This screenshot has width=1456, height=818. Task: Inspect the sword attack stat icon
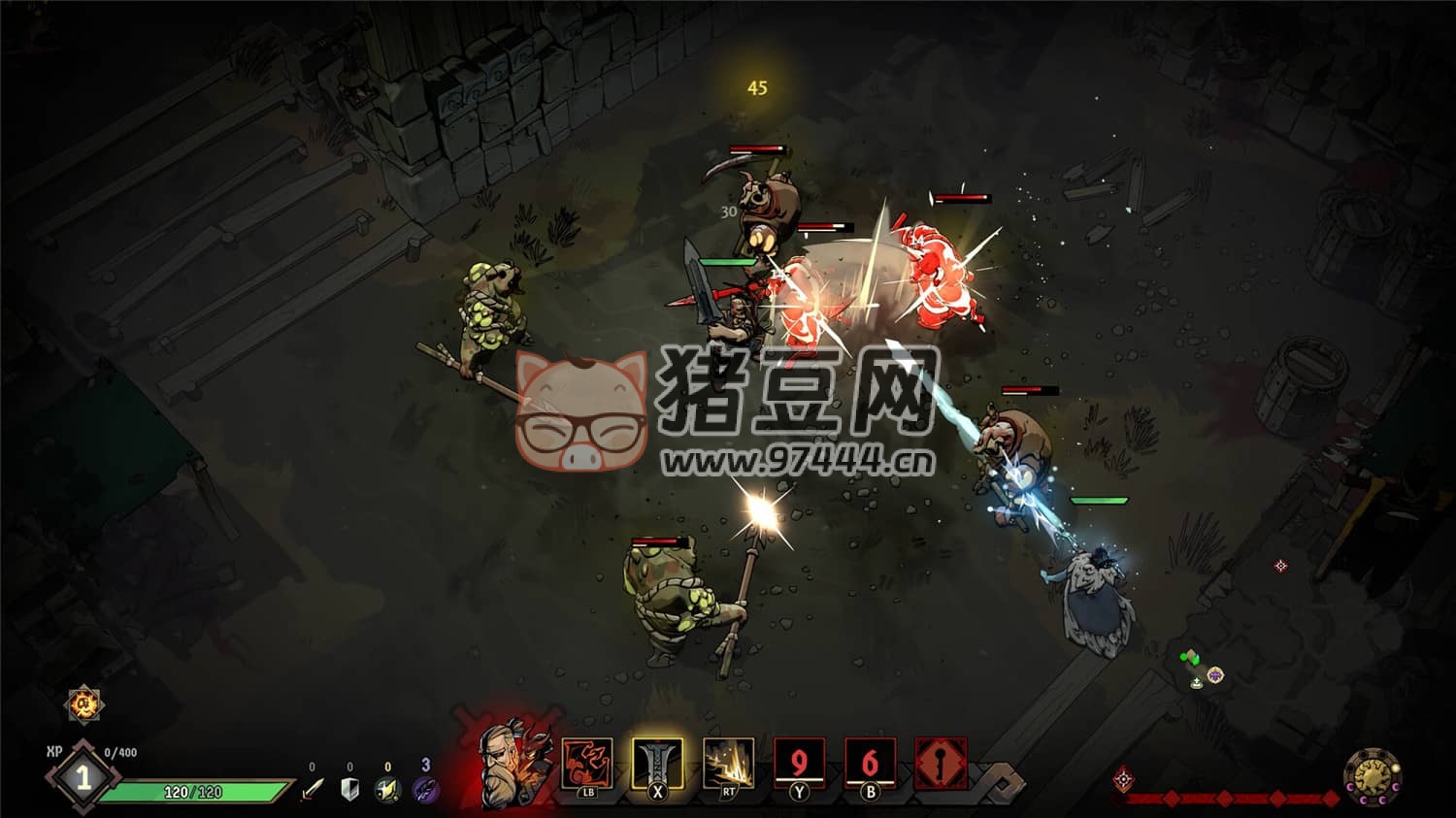pos(312,789)
